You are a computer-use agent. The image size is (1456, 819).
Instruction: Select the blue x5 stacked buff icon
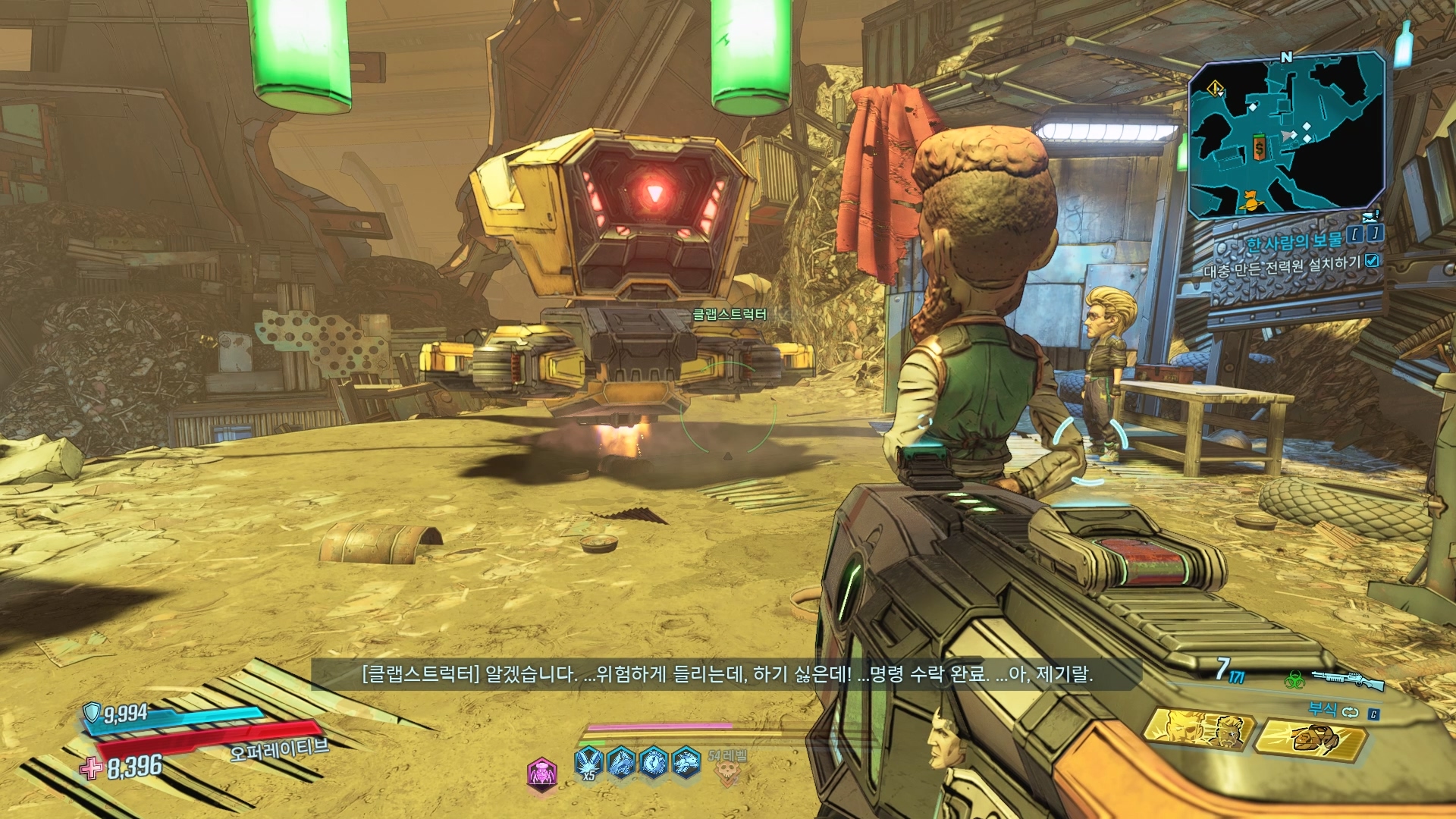tap(588, 761)
